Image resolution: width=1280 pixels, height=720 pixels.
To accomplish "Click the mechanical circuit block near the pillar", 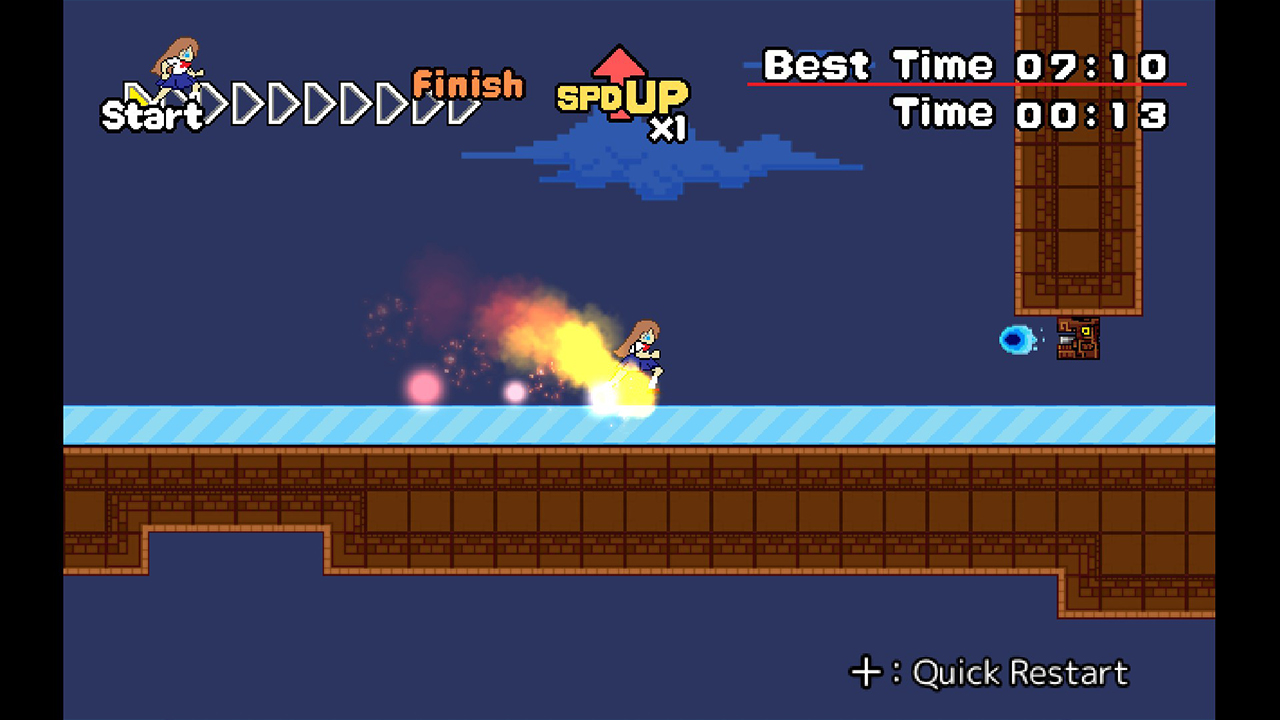I will point(1078,338).
